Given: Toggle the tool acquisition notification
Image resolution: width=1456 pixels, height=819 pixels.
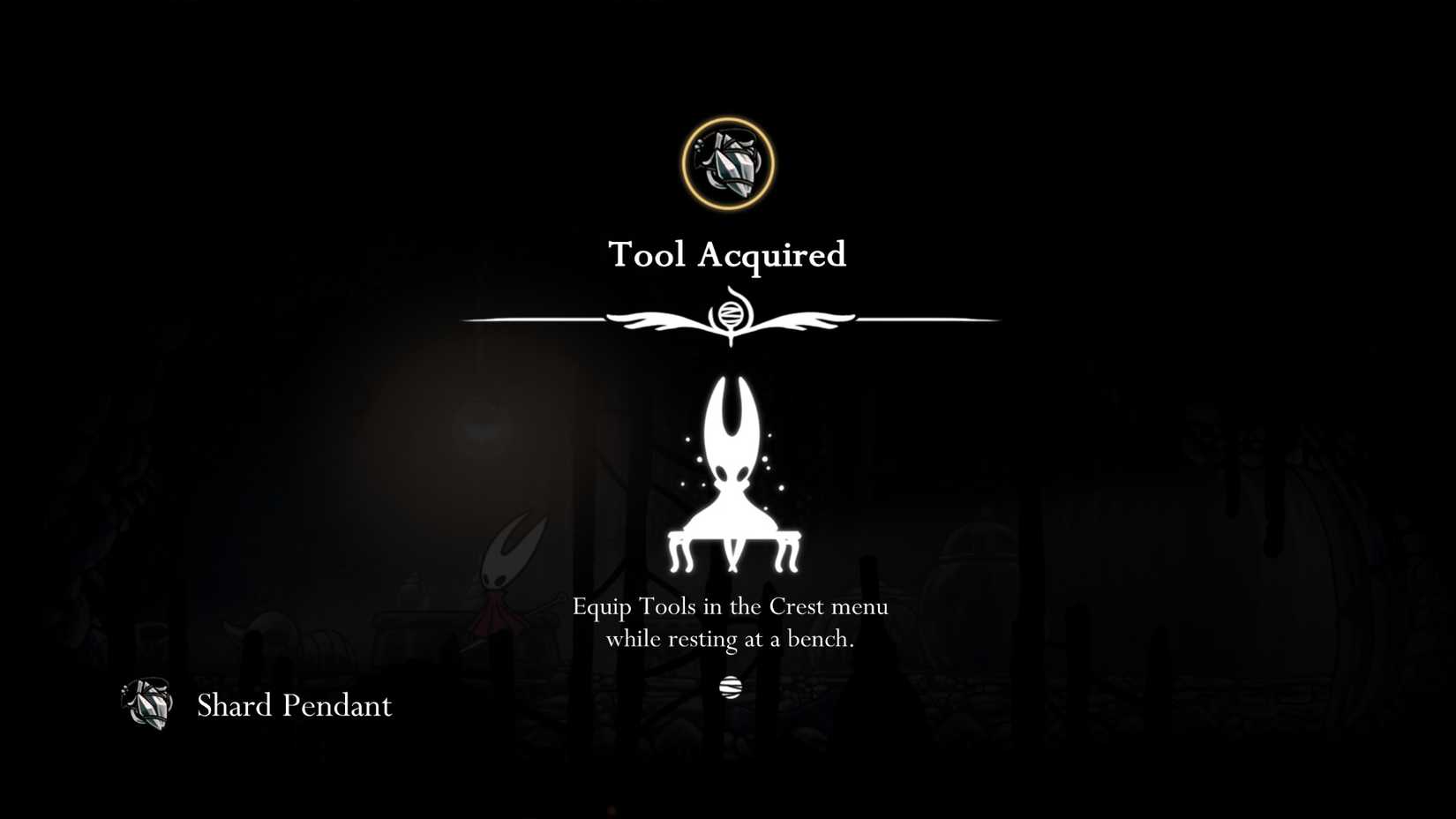Looking at the screenshot, I should pyautogui.click(x=727, y=255).
